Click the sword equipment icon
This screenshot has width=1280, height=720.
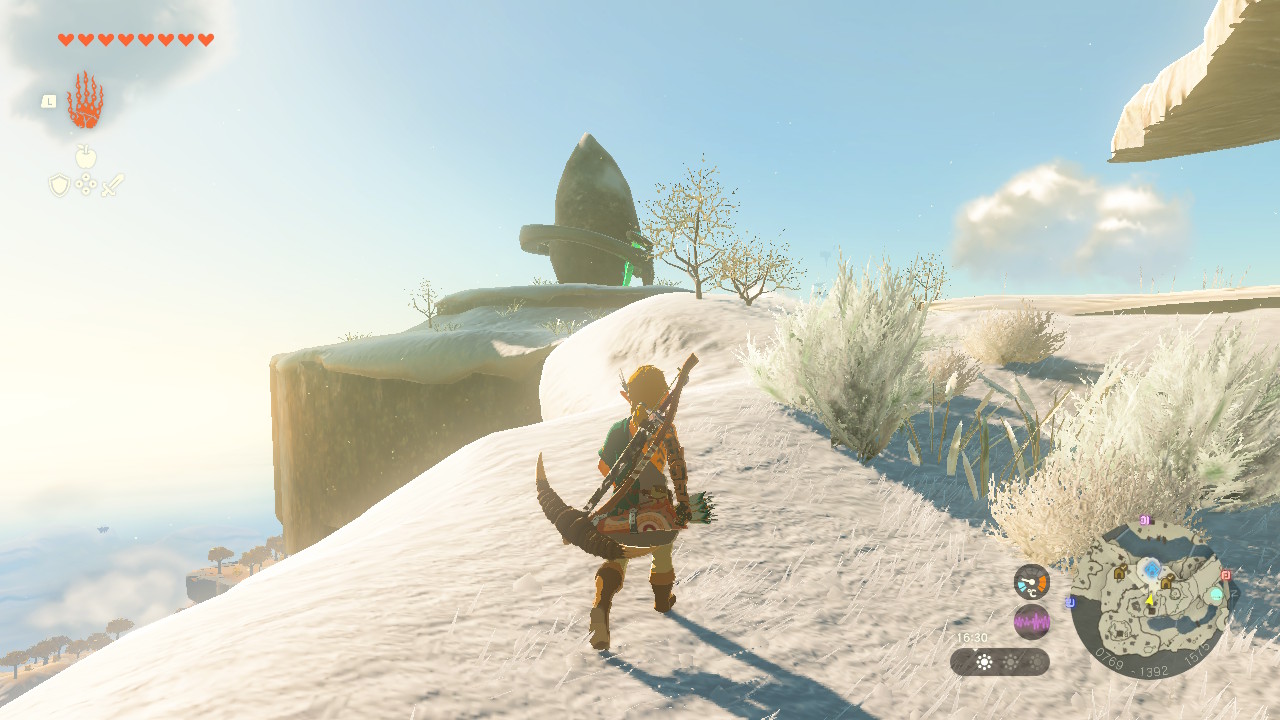point(112,185)
